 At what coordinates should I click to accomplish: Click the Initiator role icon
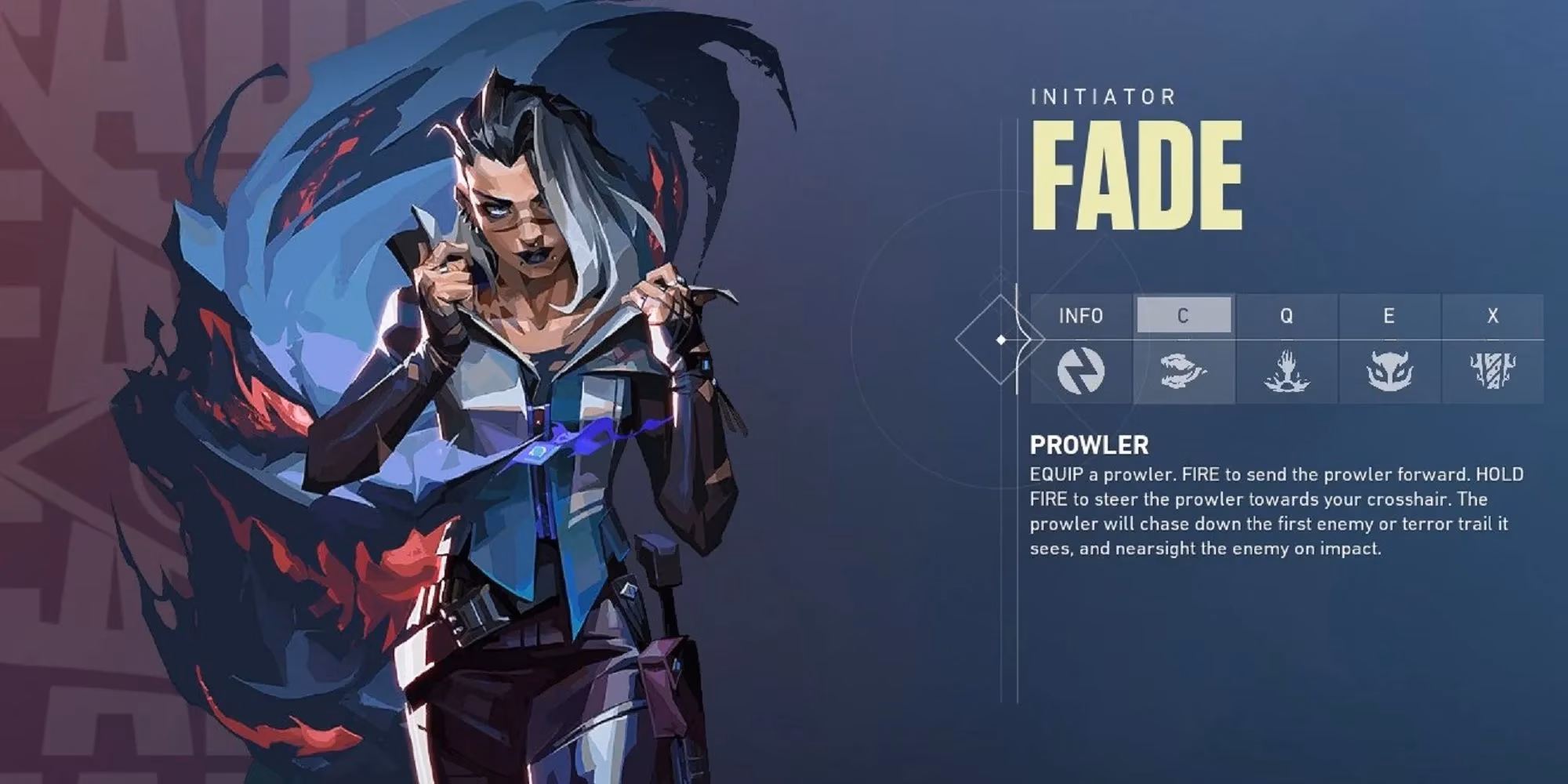1081,372
